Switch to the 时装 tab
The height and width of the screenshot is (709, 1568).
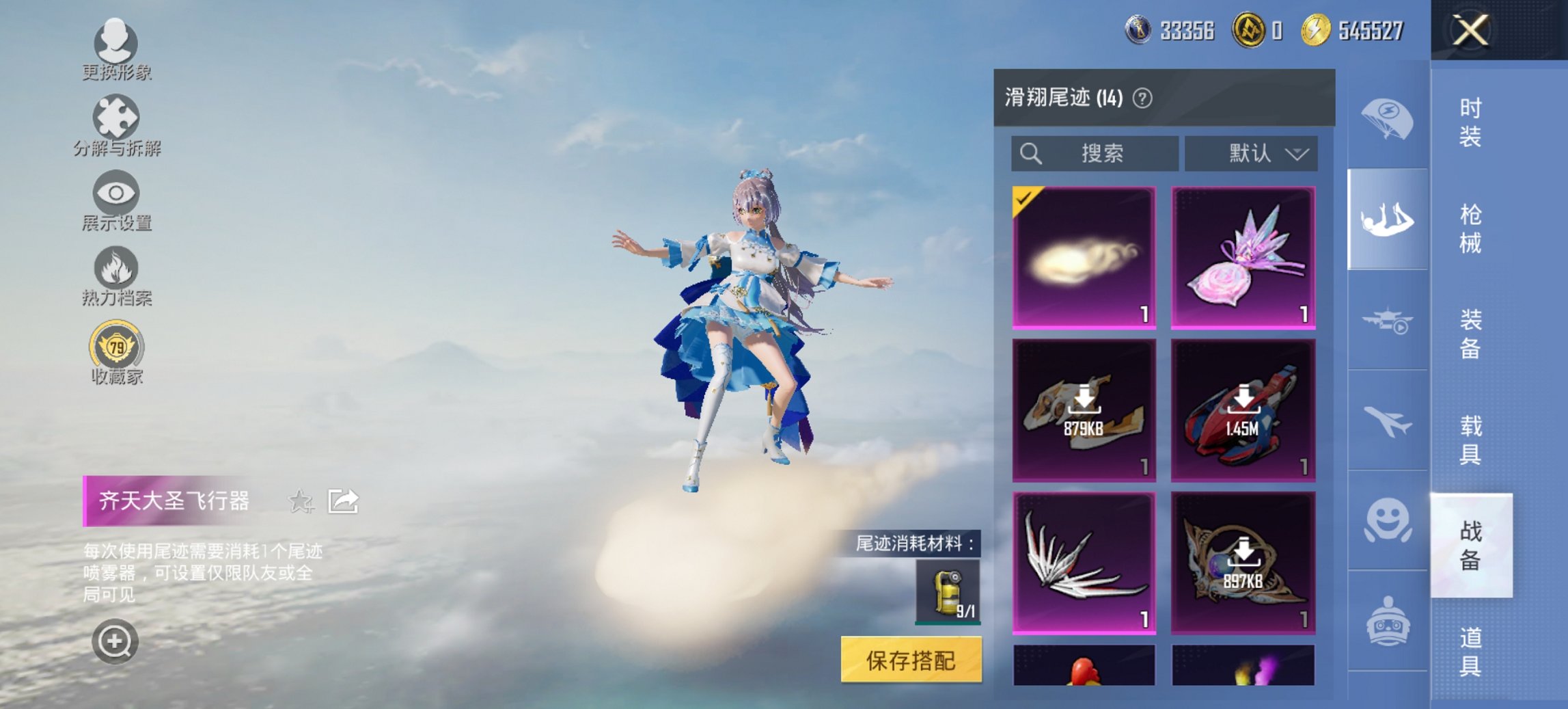click(x=1472, y=122)
